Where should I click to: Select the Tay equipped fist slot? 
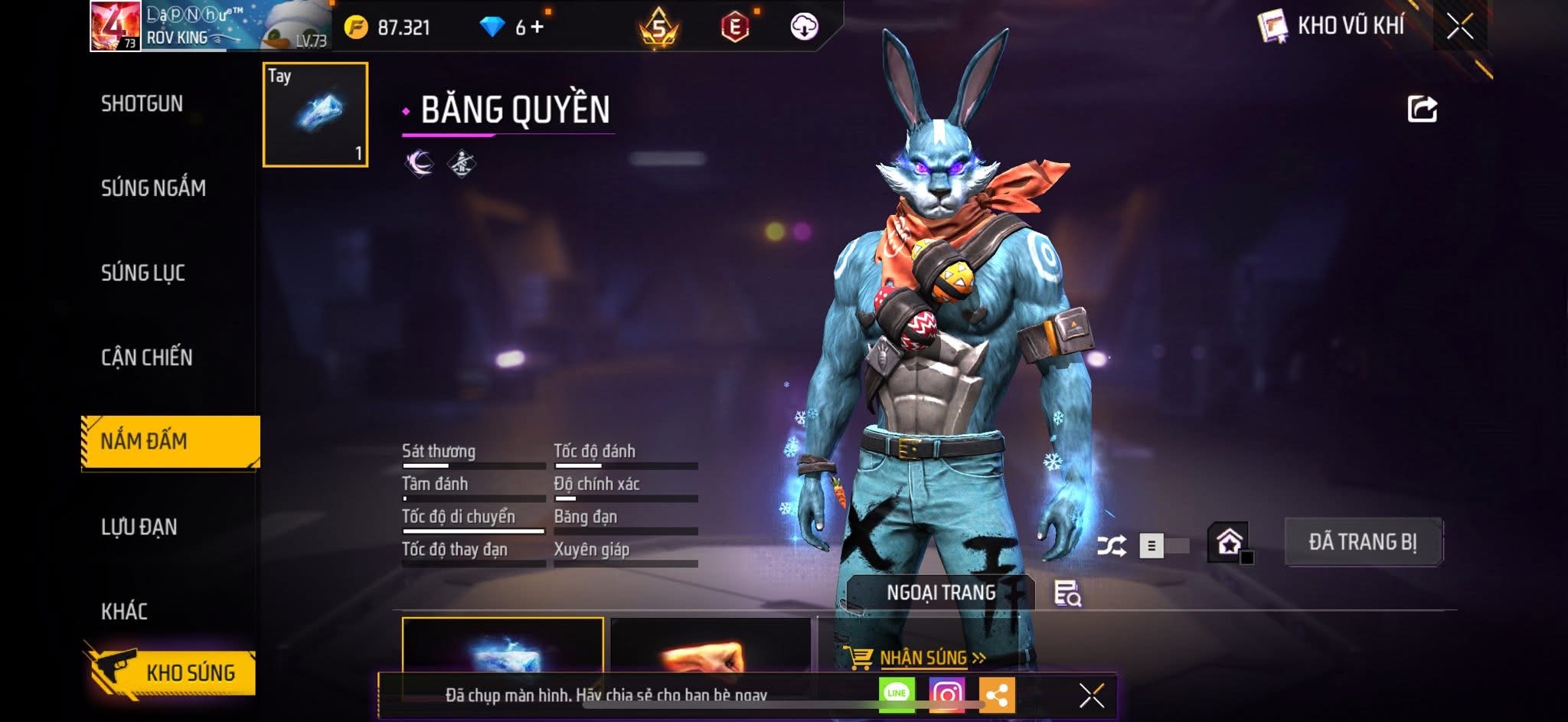click(x=315, y=115)
